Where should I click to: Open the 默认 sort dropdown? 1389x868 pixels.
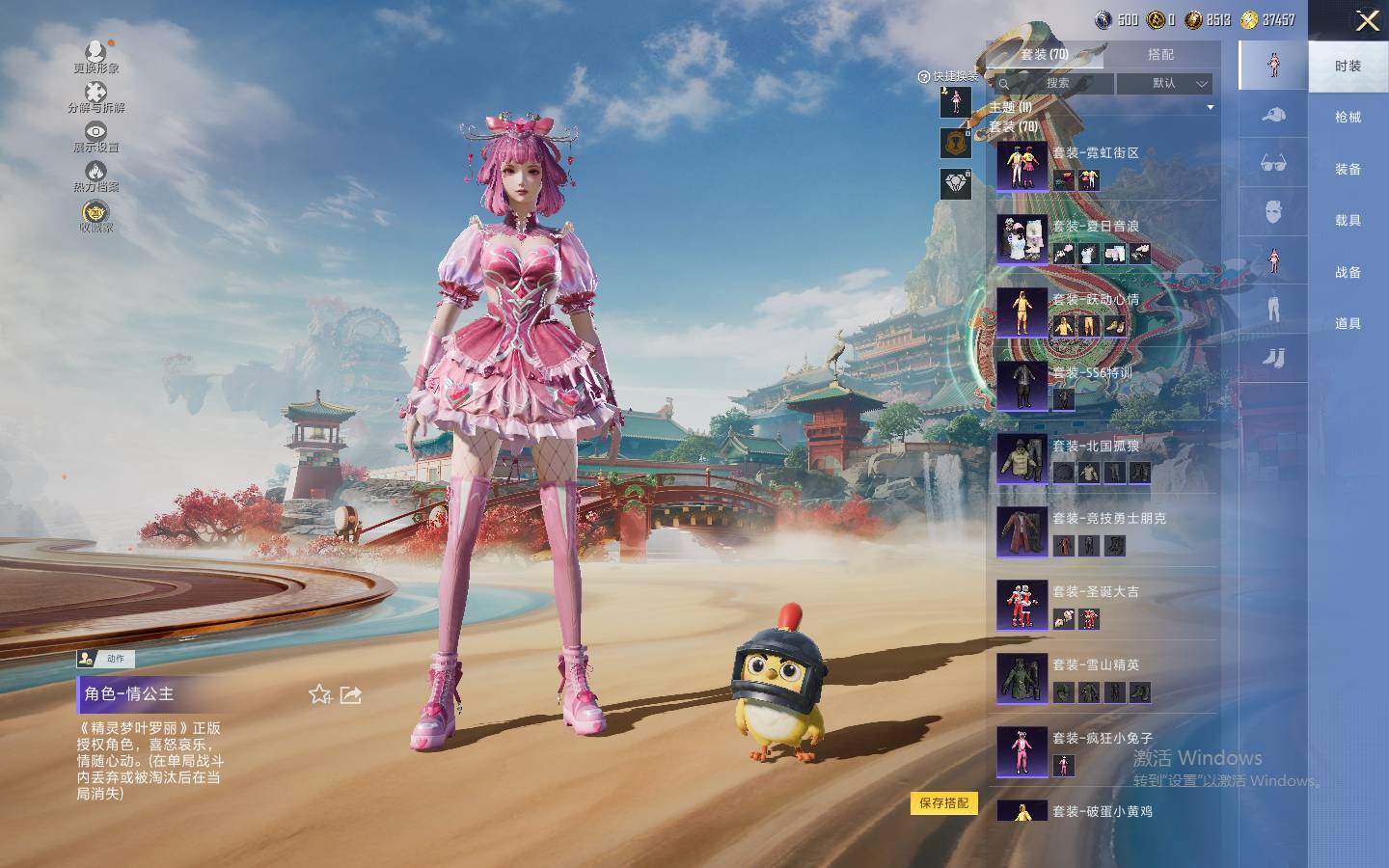coord(1164,84)
